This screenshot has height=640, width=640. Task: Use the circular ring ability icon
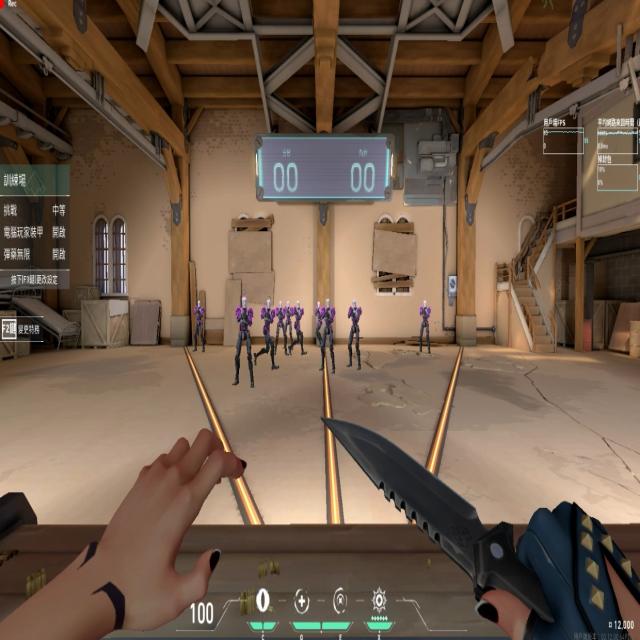(x=340, y=601)
